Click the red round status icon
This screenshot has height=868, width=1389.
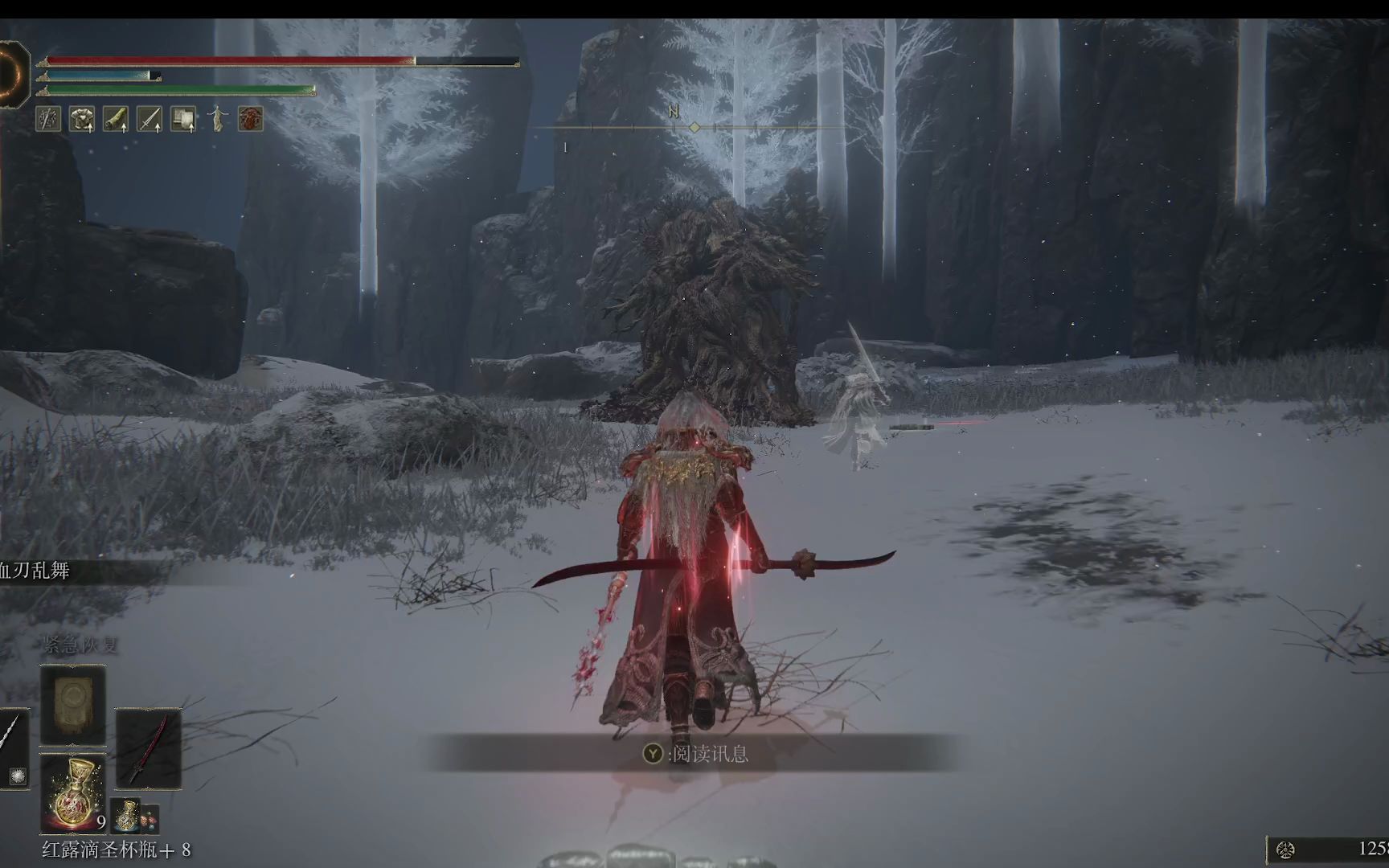point(251,119)
